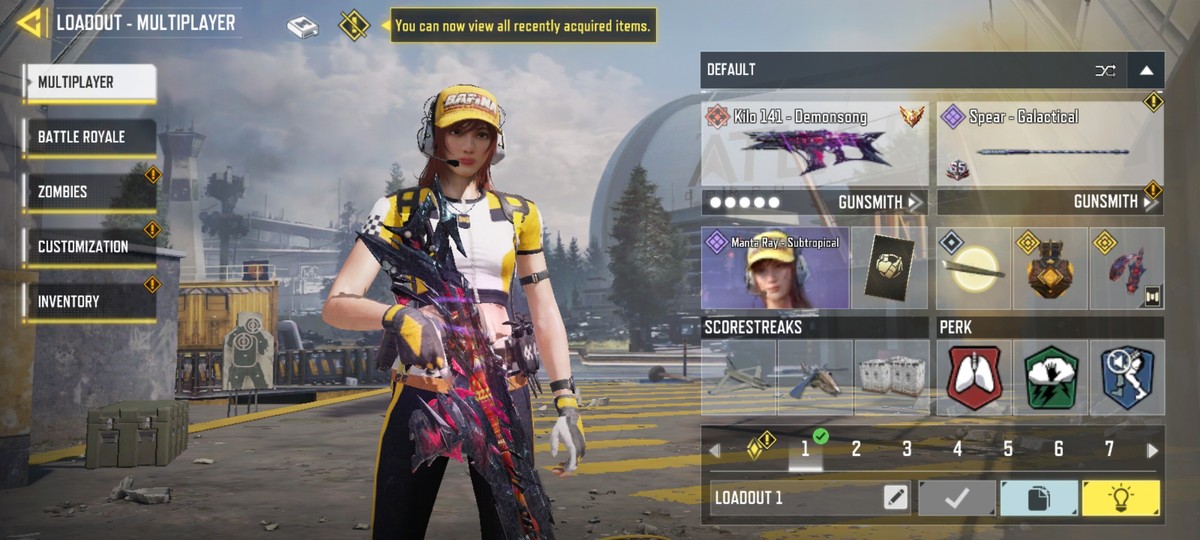The image size is (1200, 540).
Task: Open the Battle Royale loadout tab
Action: coord(90,137)
